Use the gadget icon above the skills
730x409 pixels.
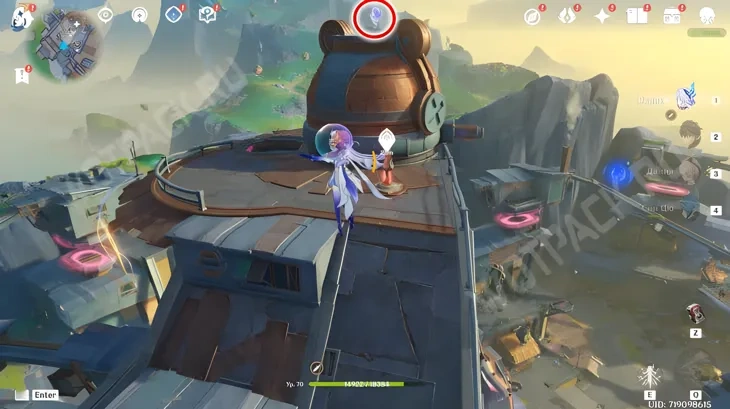coord(695,314)
